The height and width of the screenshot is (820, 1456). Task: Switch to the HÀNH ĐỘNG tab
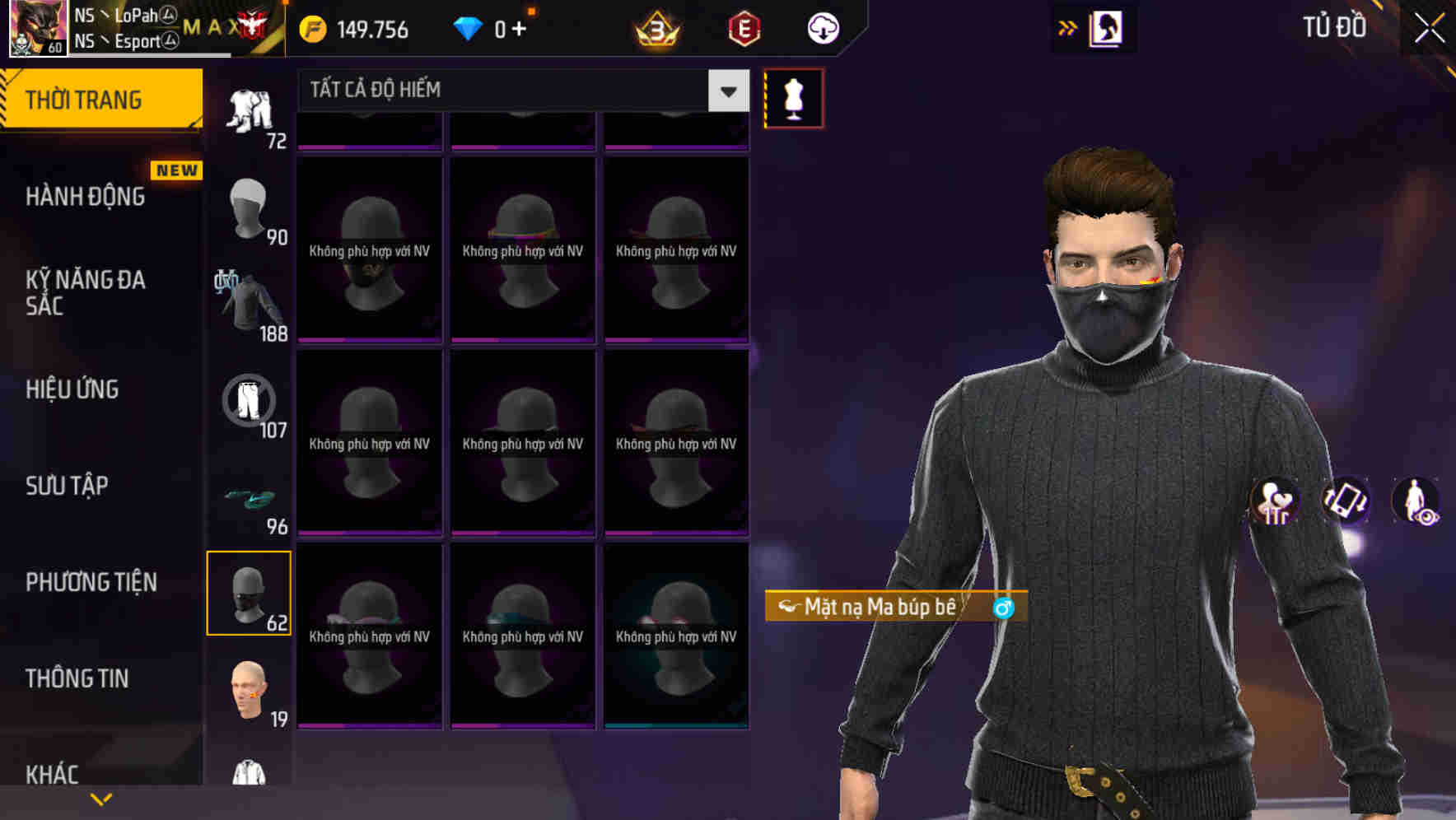coord(86,196)
